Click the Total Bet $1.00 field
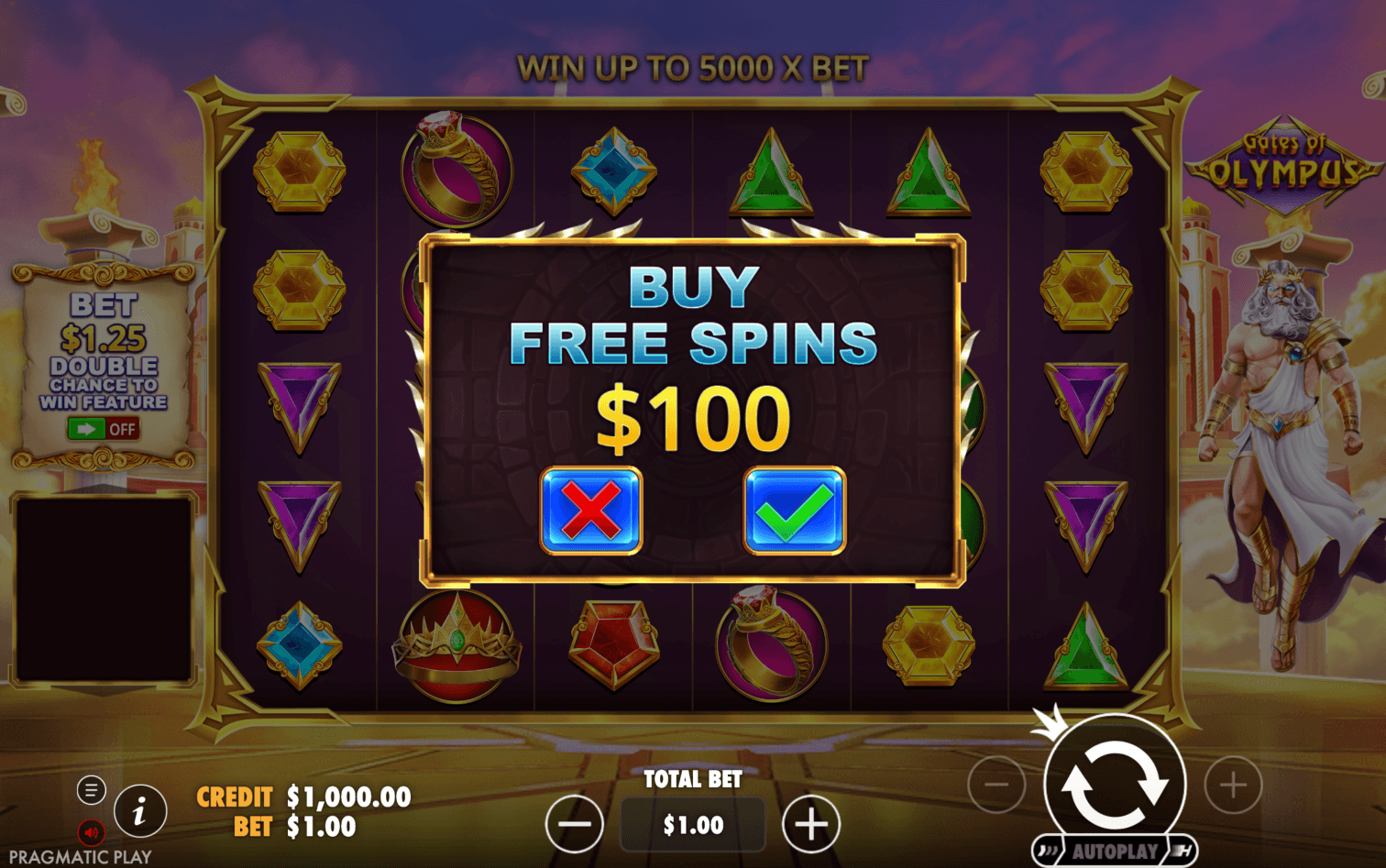 click(692, 824)
